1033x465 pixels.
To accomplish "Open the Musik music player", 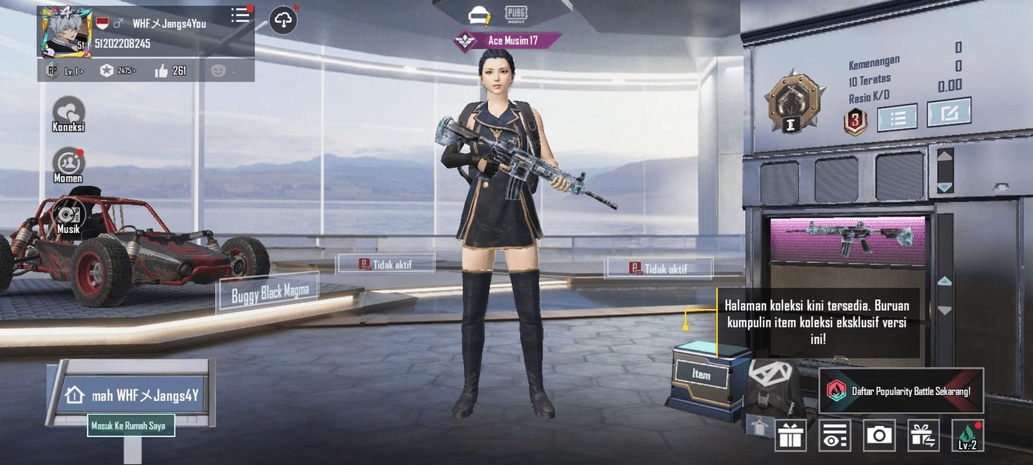I will [68, 217].
